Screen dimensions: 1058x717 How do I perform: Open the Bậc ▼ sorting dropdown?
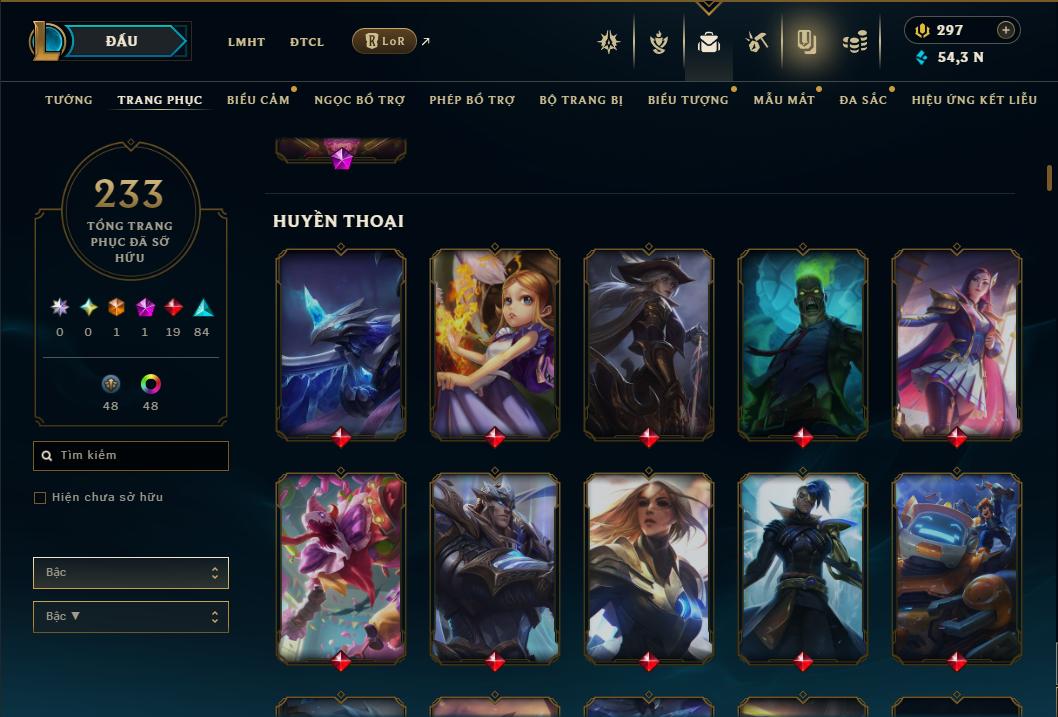(x=130, y=617)
